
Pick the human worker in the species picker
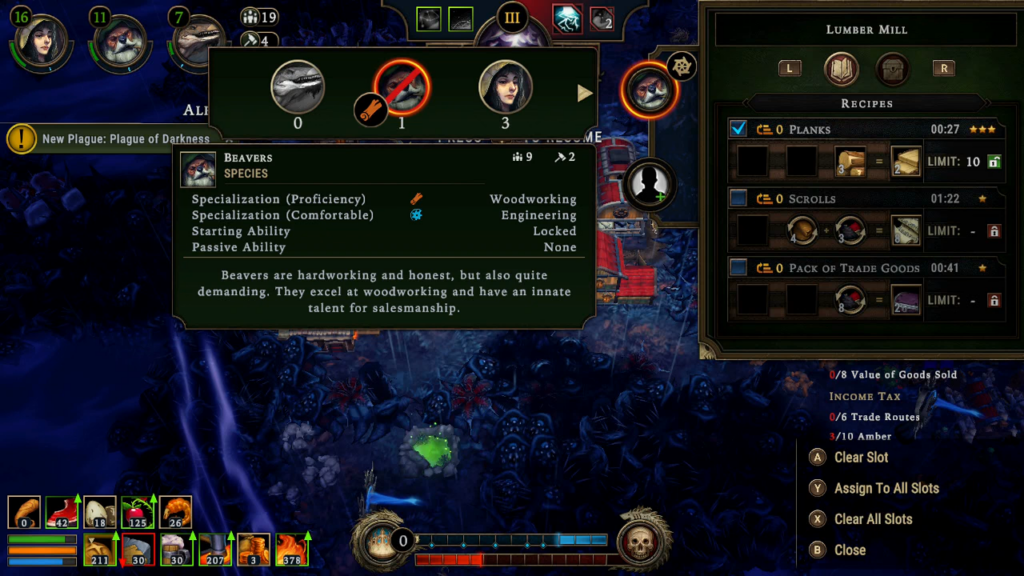[x=505, y=86]
